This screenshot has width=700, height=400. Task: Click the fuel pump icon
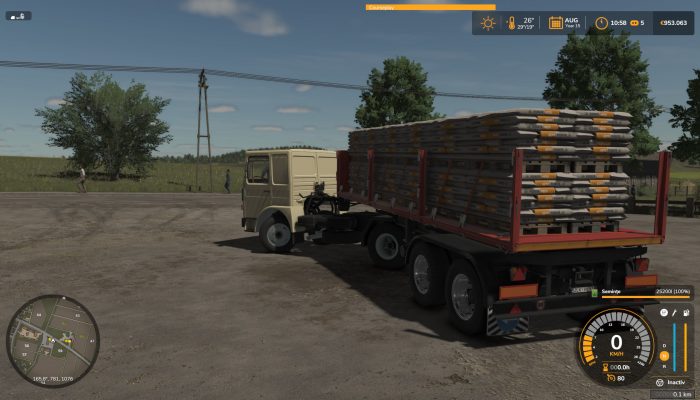(x=686, y=314)
